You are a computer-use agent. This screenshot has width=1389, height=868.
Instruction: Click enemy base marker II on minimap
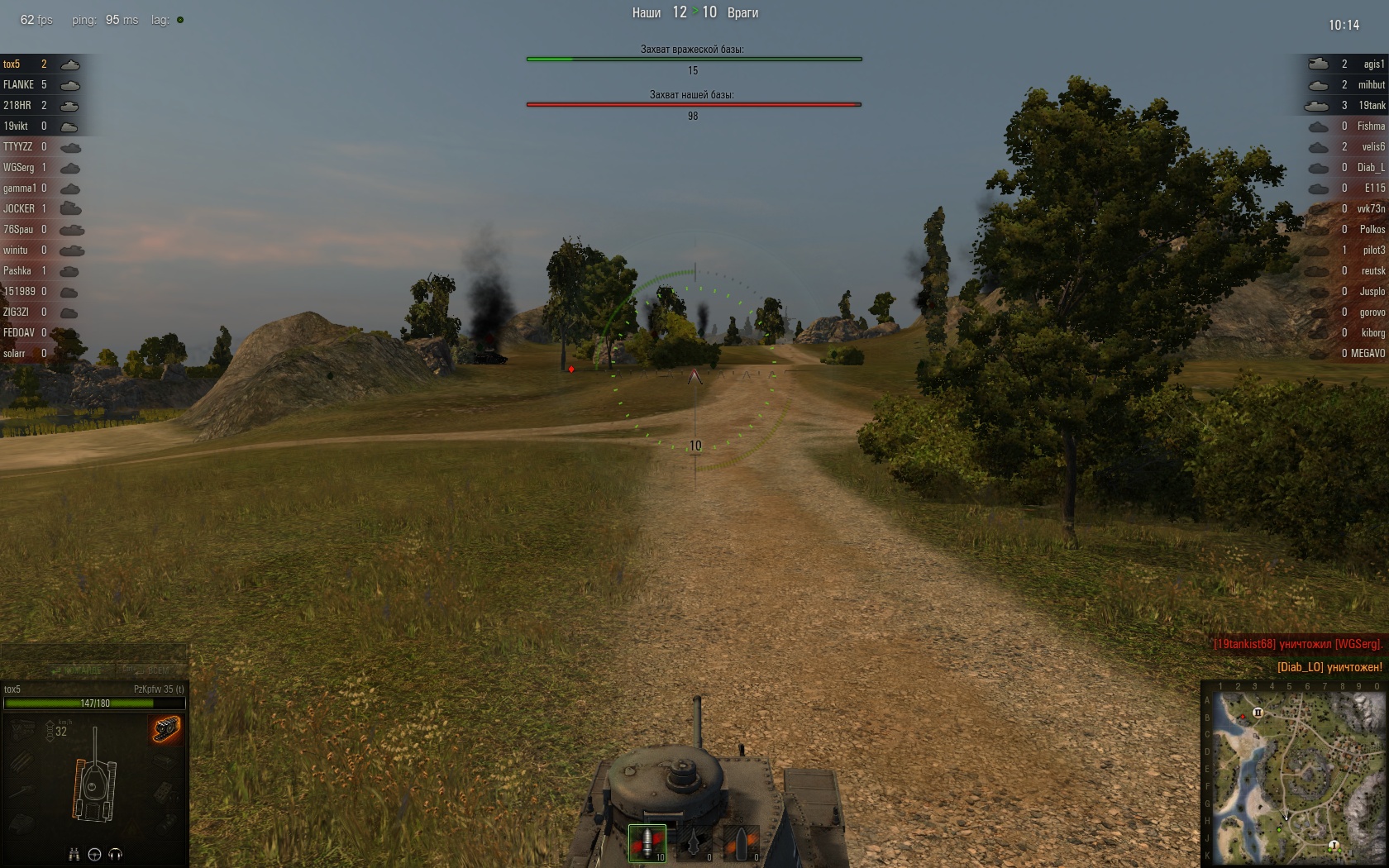click(1258, 713)
